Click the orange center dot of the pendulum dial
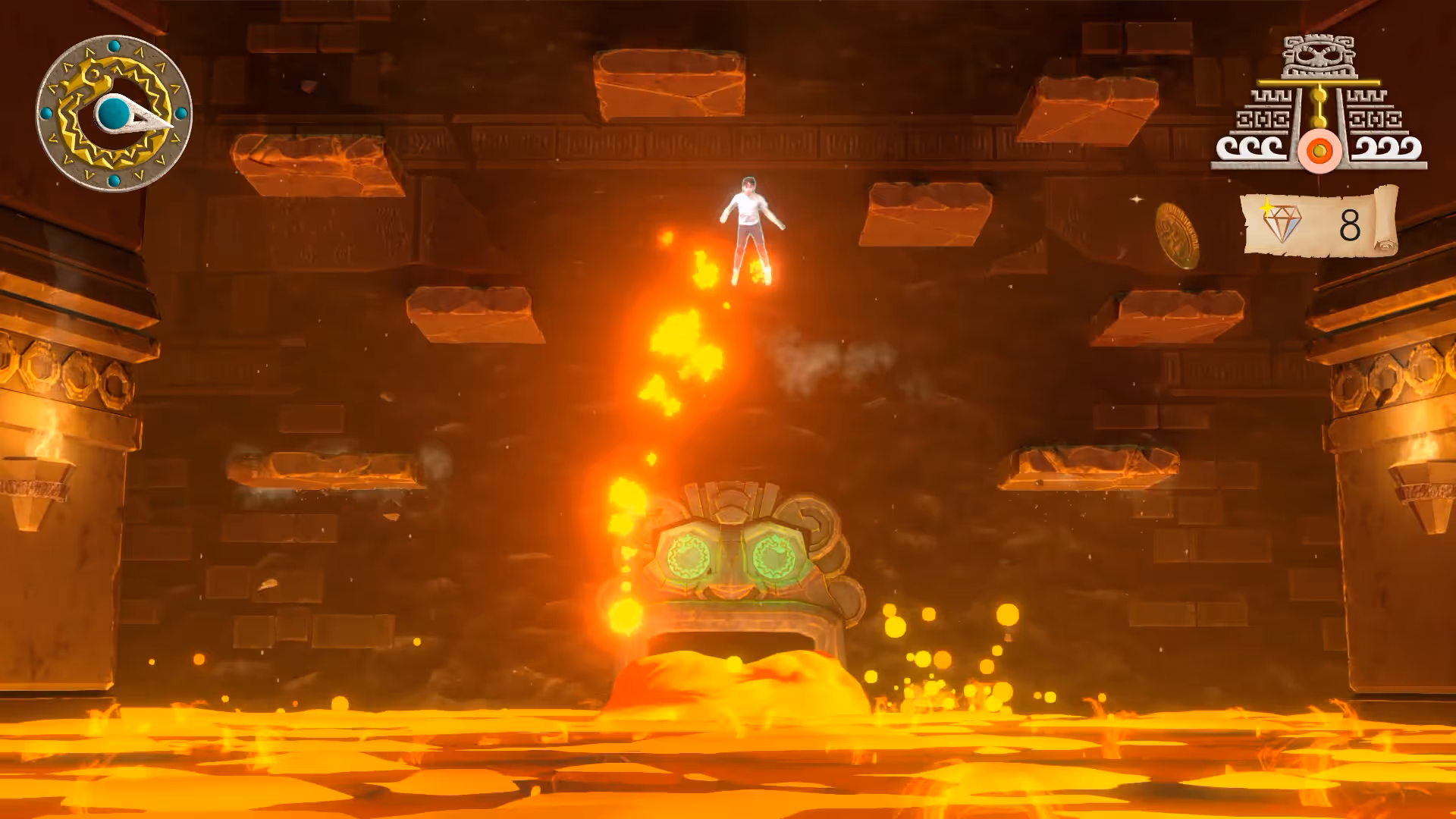 tap(1319, 151)
